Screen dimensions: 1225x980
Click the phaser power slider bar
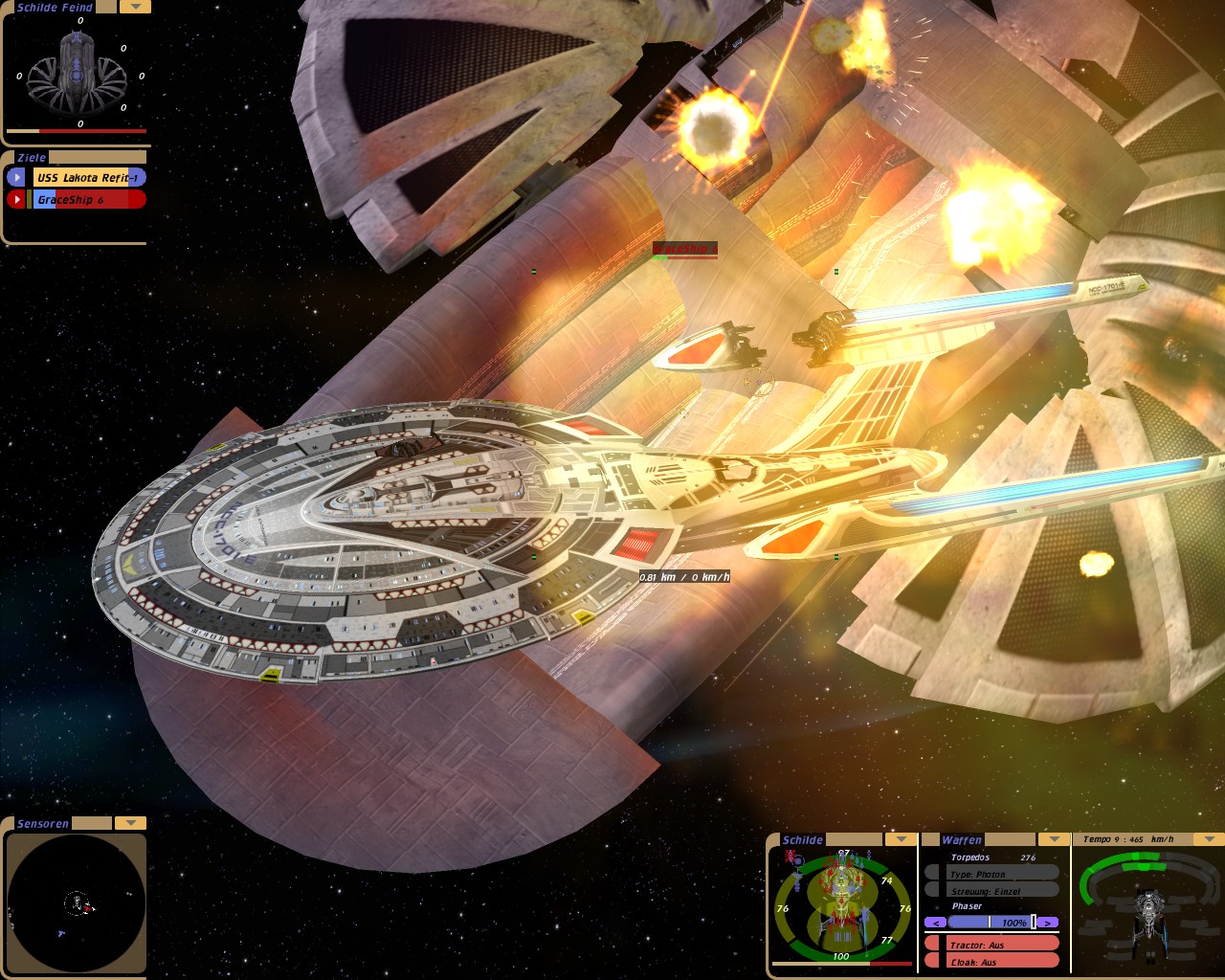click(992, 923)
